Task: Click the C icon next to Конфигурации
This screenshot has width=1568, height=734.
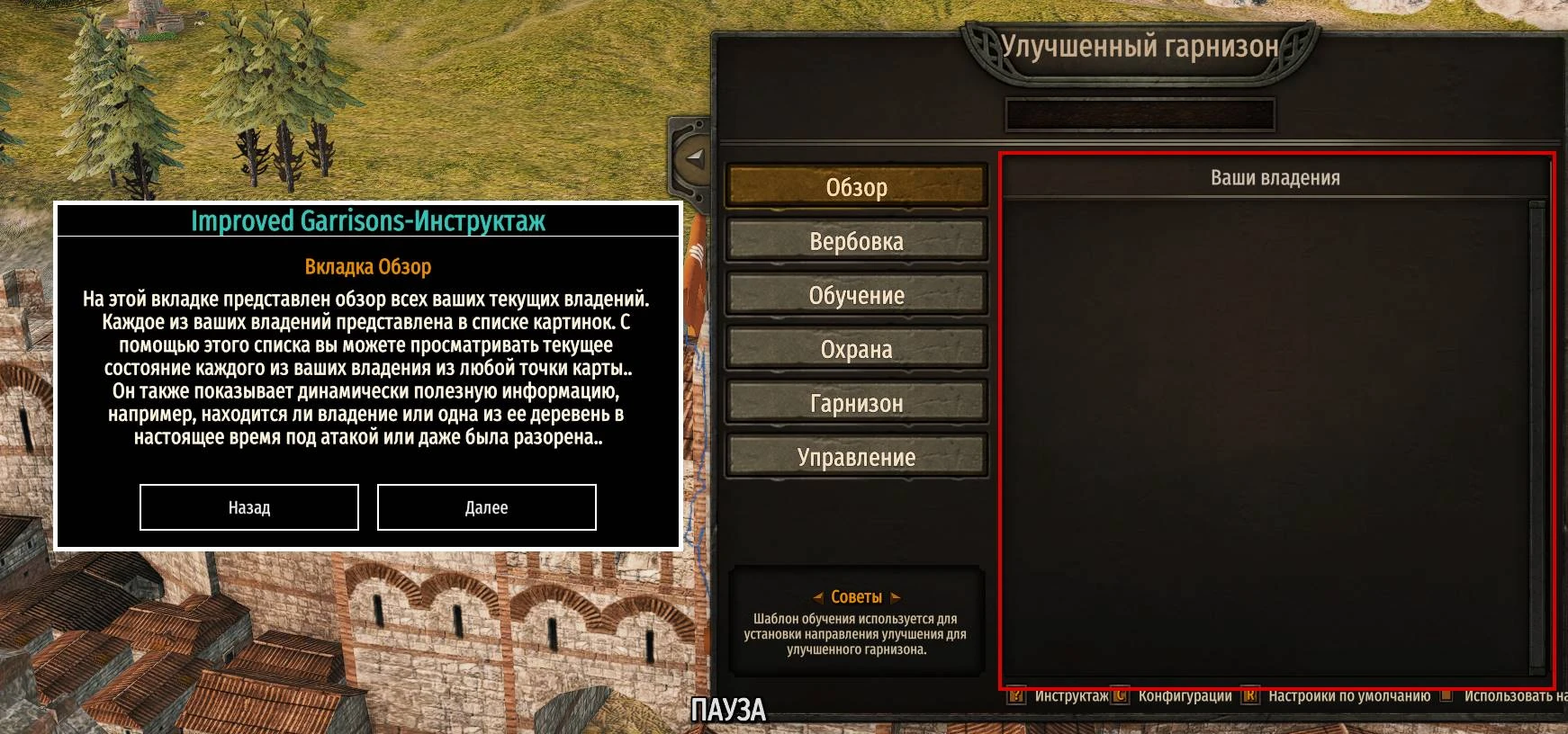Action: pos(1120,694)
